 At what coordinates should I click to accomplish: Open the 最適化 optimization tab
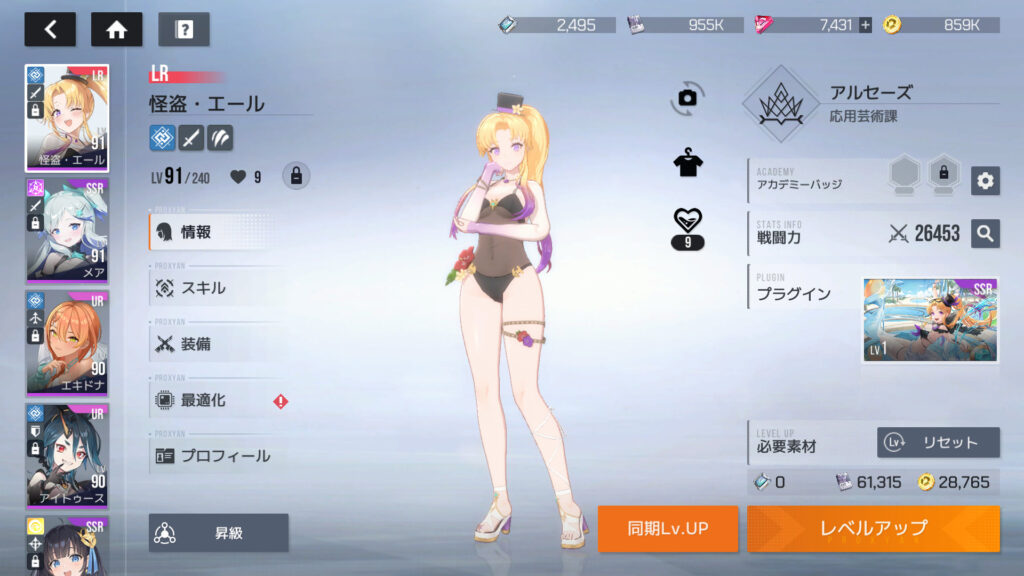pos(214,400)
